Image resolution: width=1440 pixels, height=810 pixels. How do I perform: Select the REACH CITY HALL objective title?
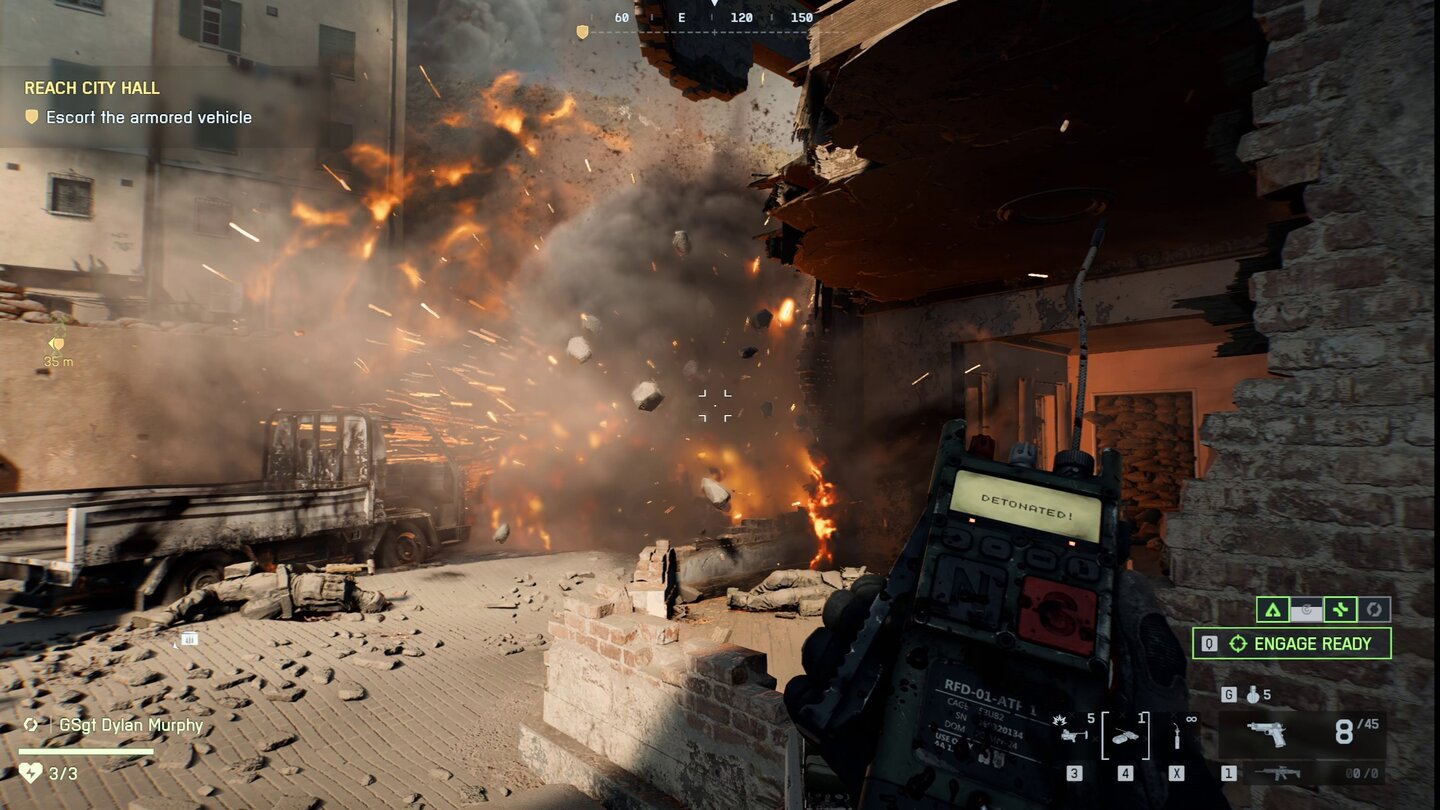92,88
